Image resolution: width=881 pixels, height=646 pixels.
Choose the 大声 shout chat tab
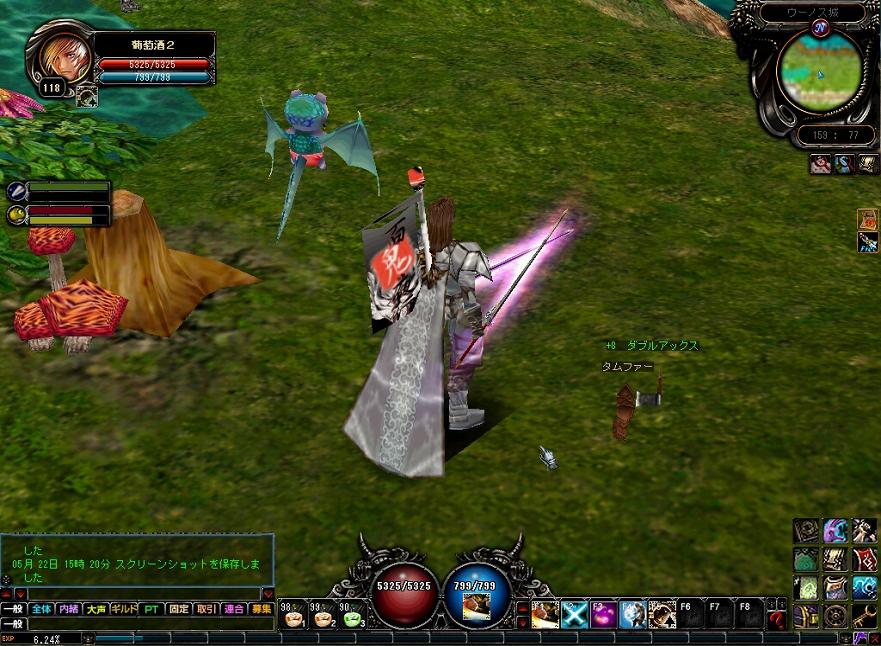[x=96, y=608]
